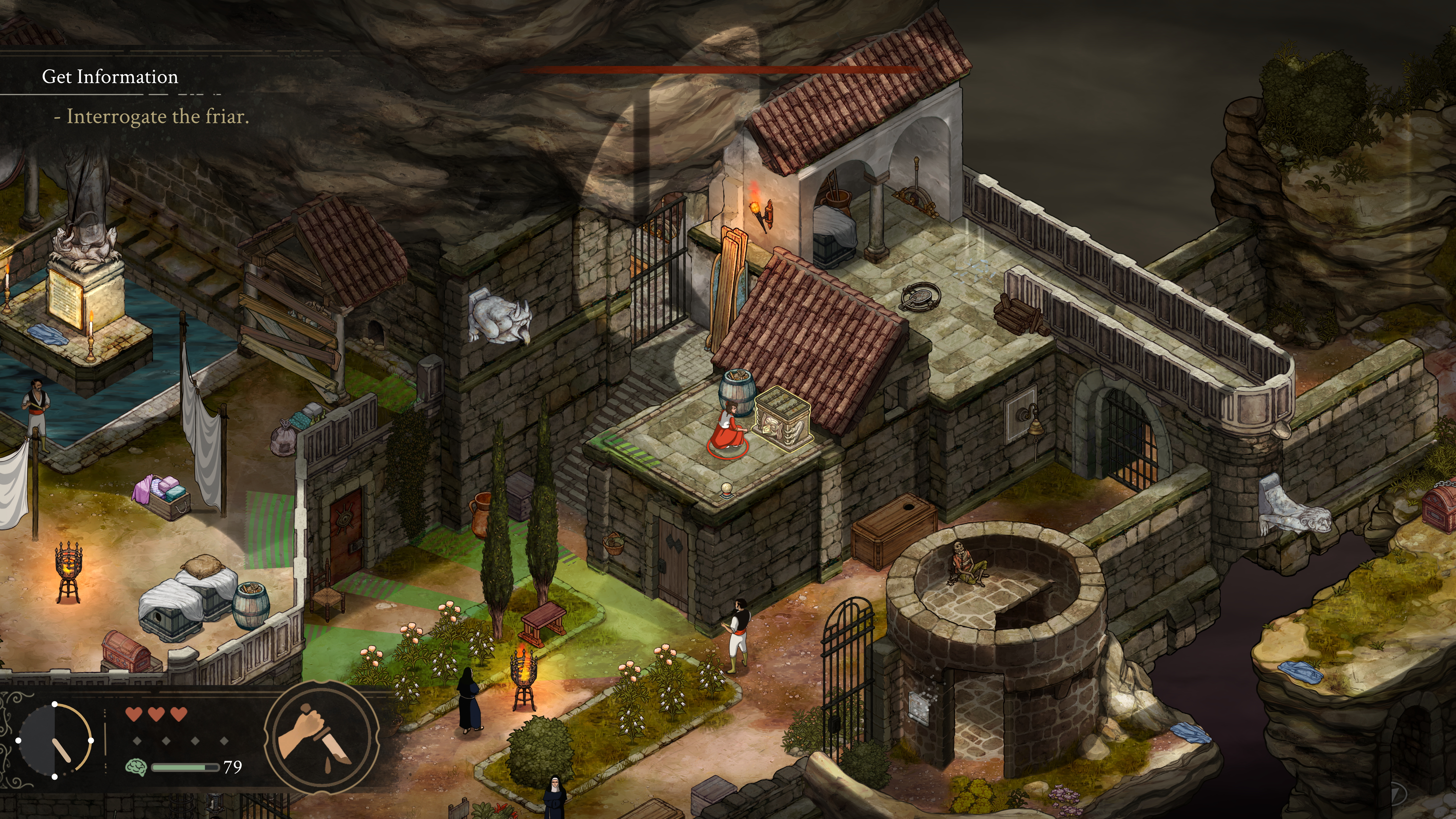Select the Interrogate the friar objective
Image resolution: width=1456 pixels, height=819 pixels.
[x=153, y=116]
